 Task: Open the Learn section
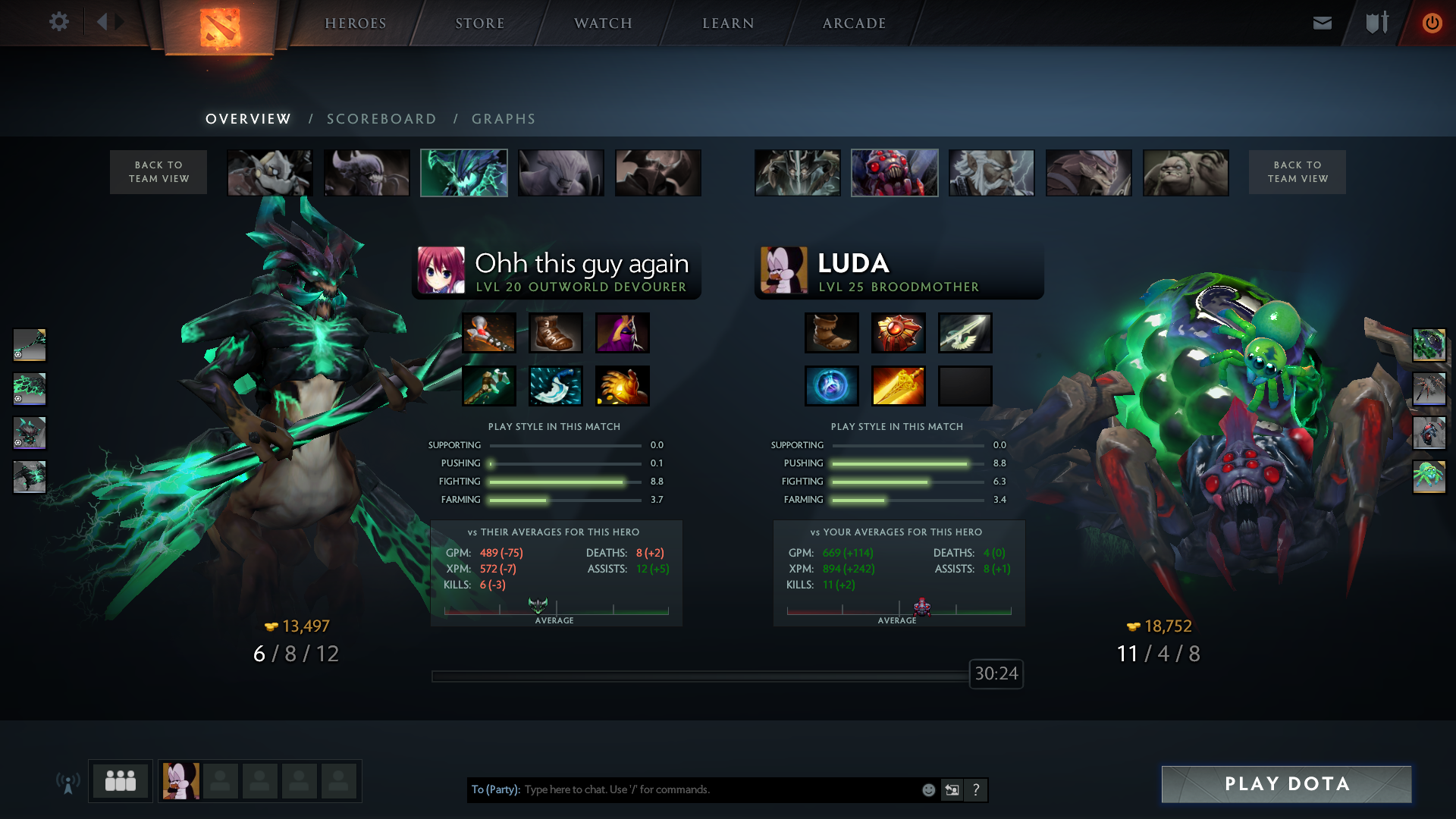[x=728, y=24]
